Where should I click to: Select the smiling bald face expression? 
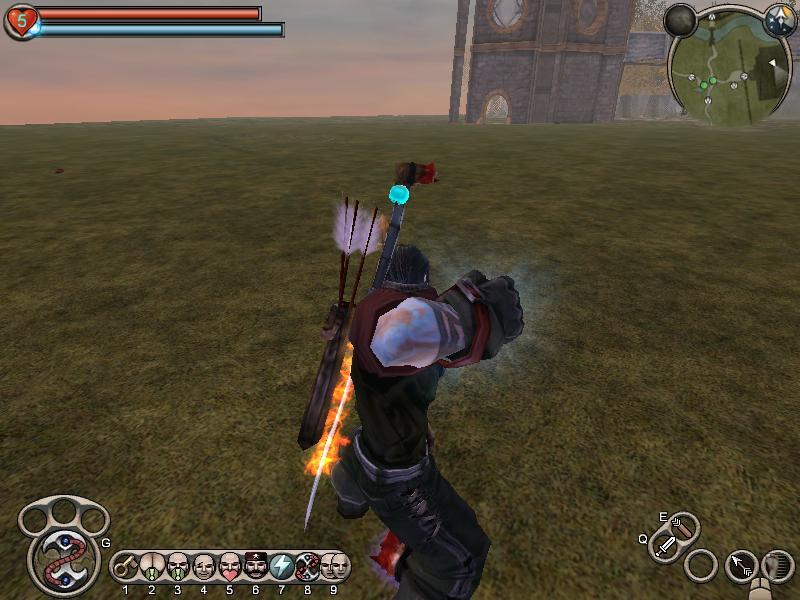203,567
